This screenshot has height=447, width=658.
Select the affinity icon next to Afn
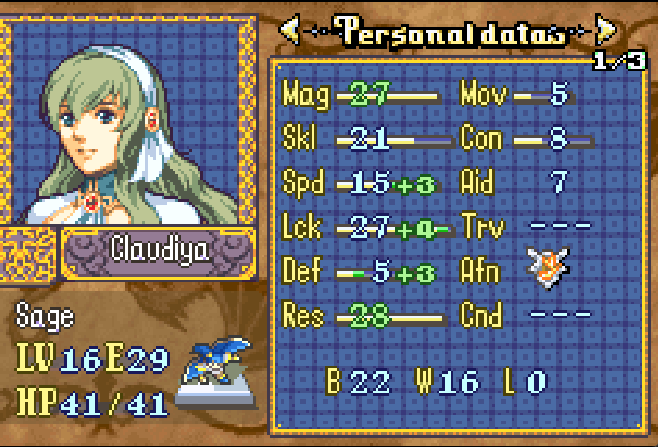[547, 269]
